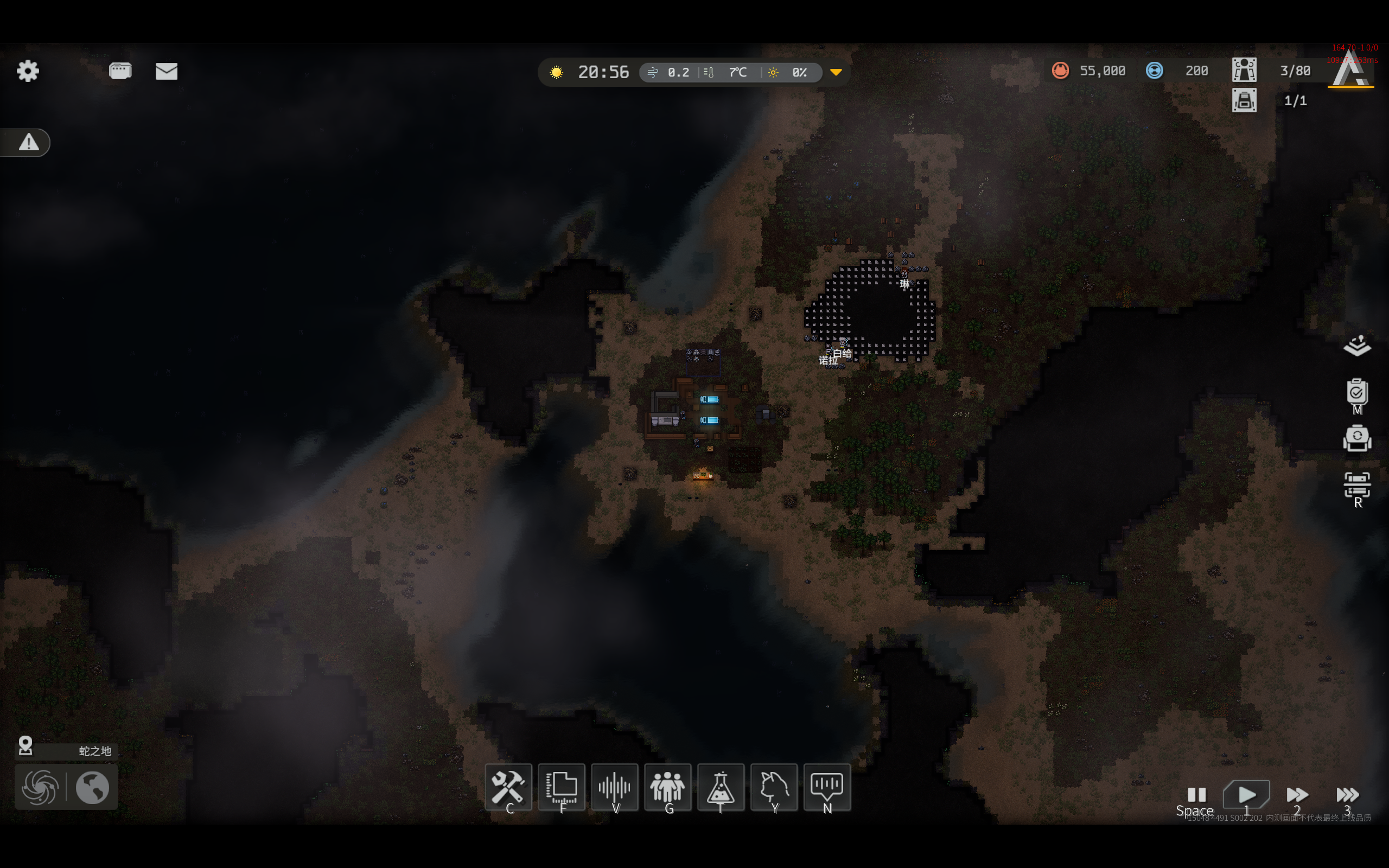This screenshot has height=868, width=1389.
Task: Open the task clipboard panel (M)
Action: coord(1357,393)
